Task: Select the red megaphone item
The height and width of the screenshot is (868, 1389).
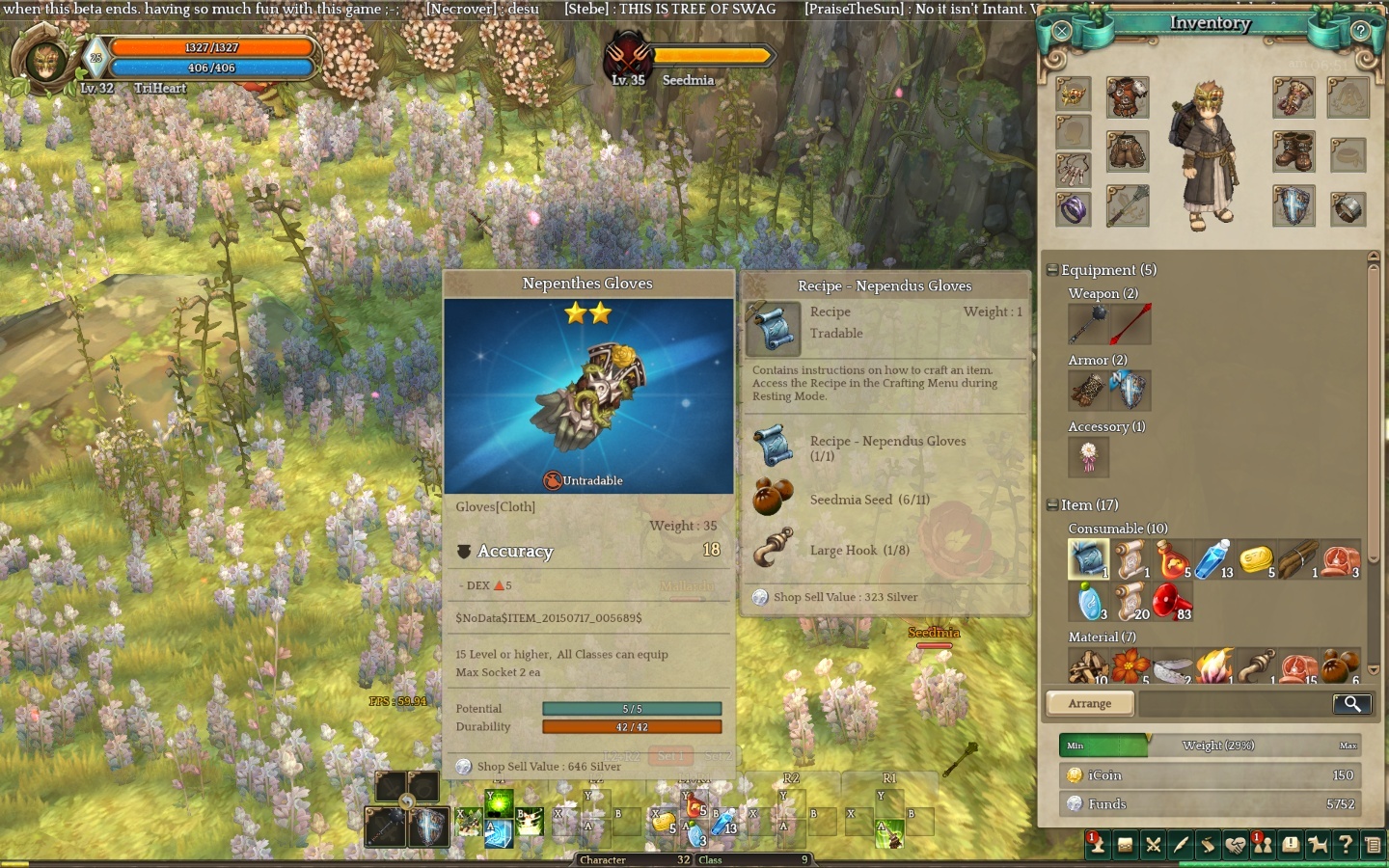Action: 1169,602
